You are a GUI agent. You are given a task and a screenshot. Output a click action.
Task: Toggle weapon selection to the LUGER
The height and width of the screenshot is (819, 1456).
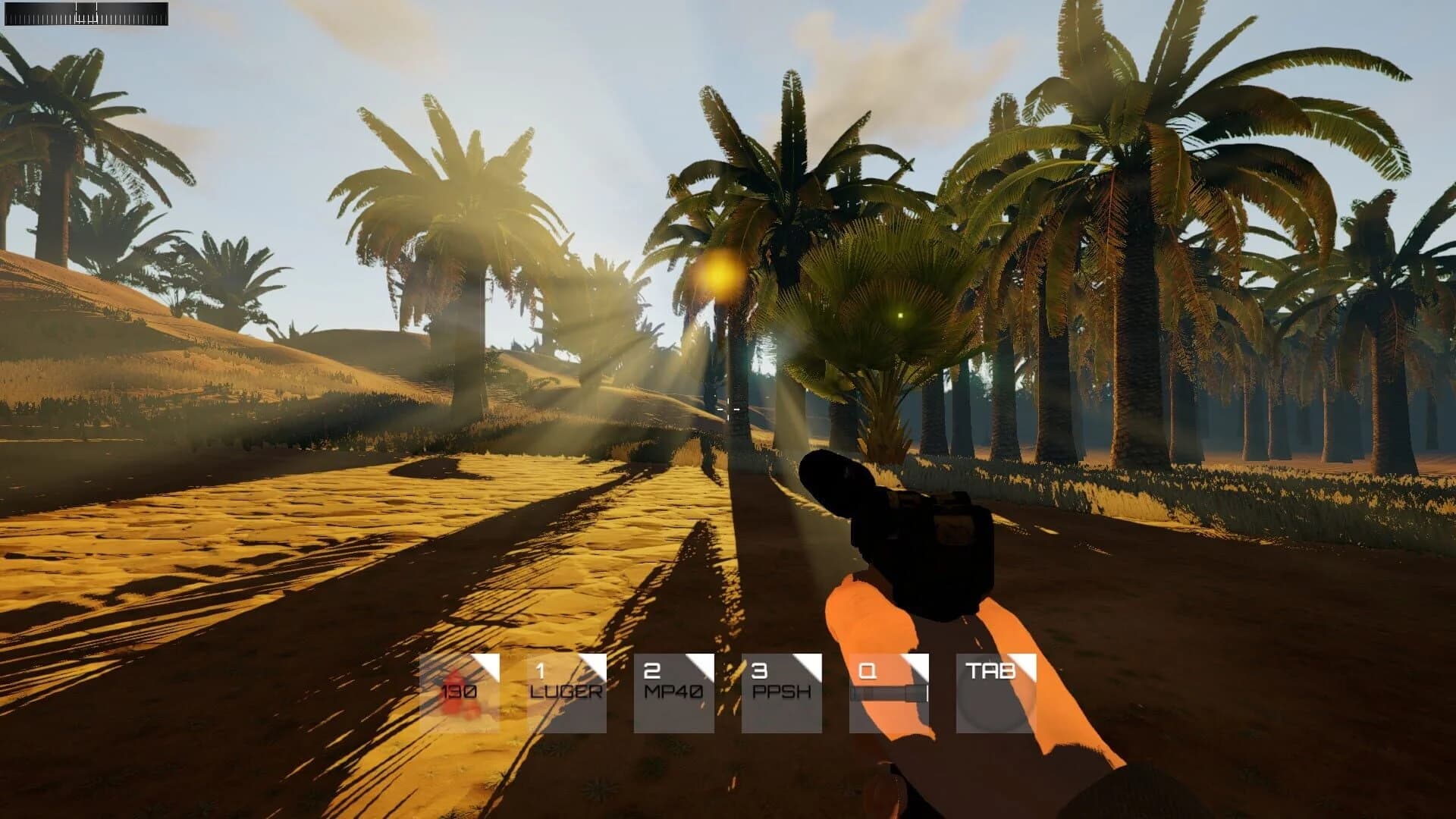point(566,692)
